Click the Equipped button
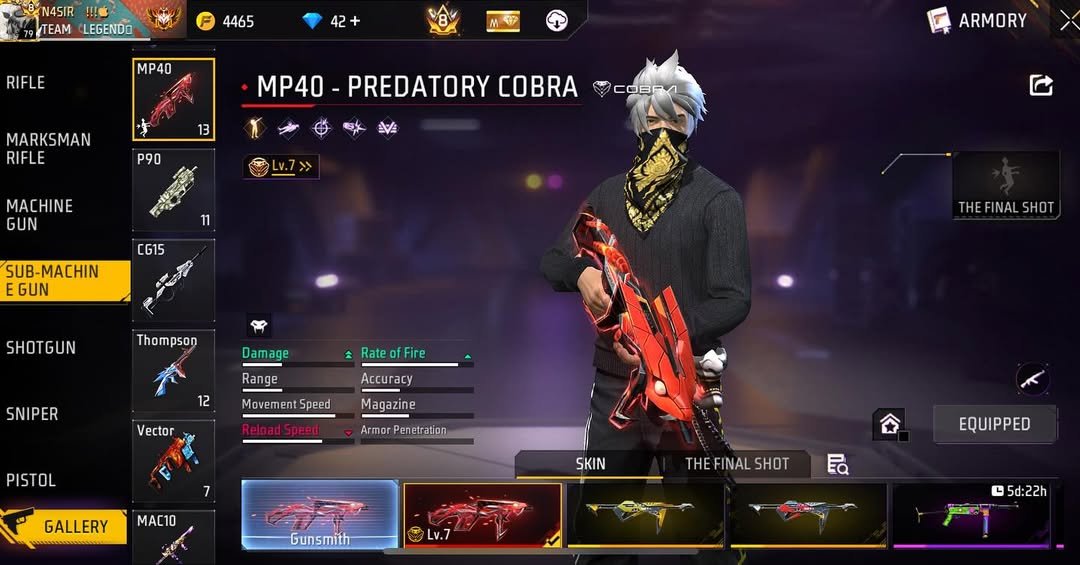 point(994,424)
